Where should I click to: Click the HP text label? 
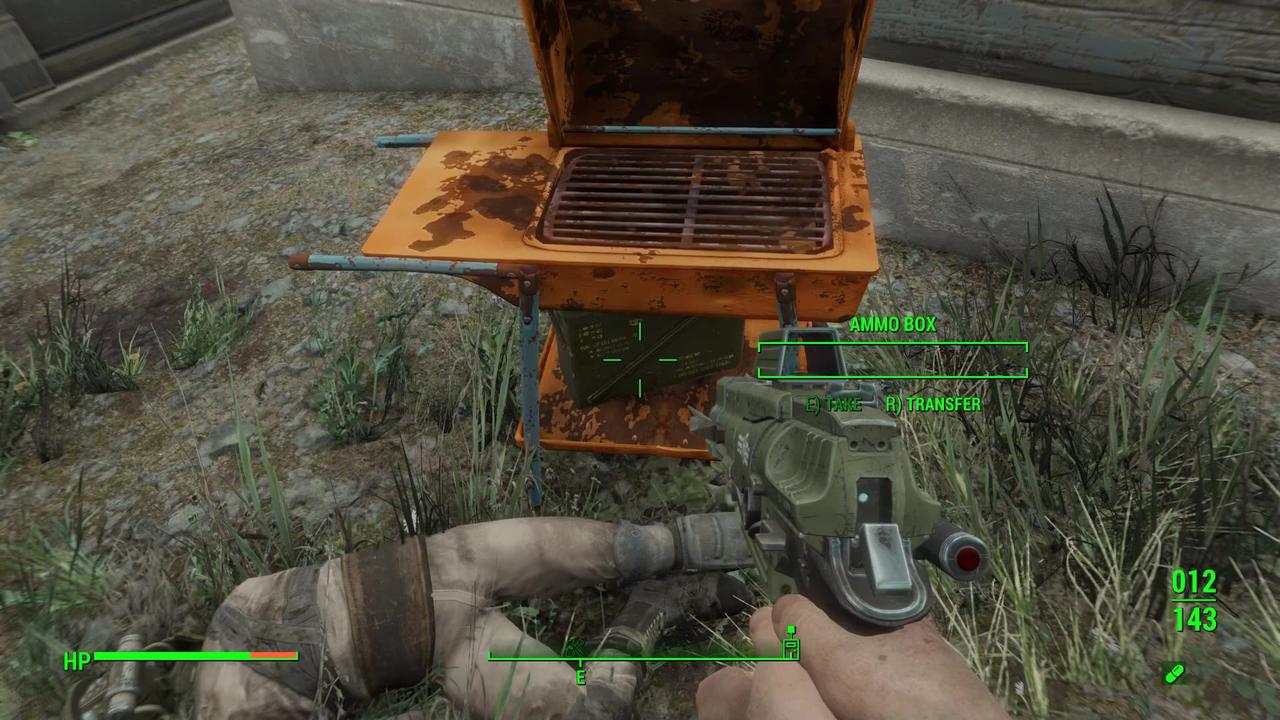coord(78,659)
